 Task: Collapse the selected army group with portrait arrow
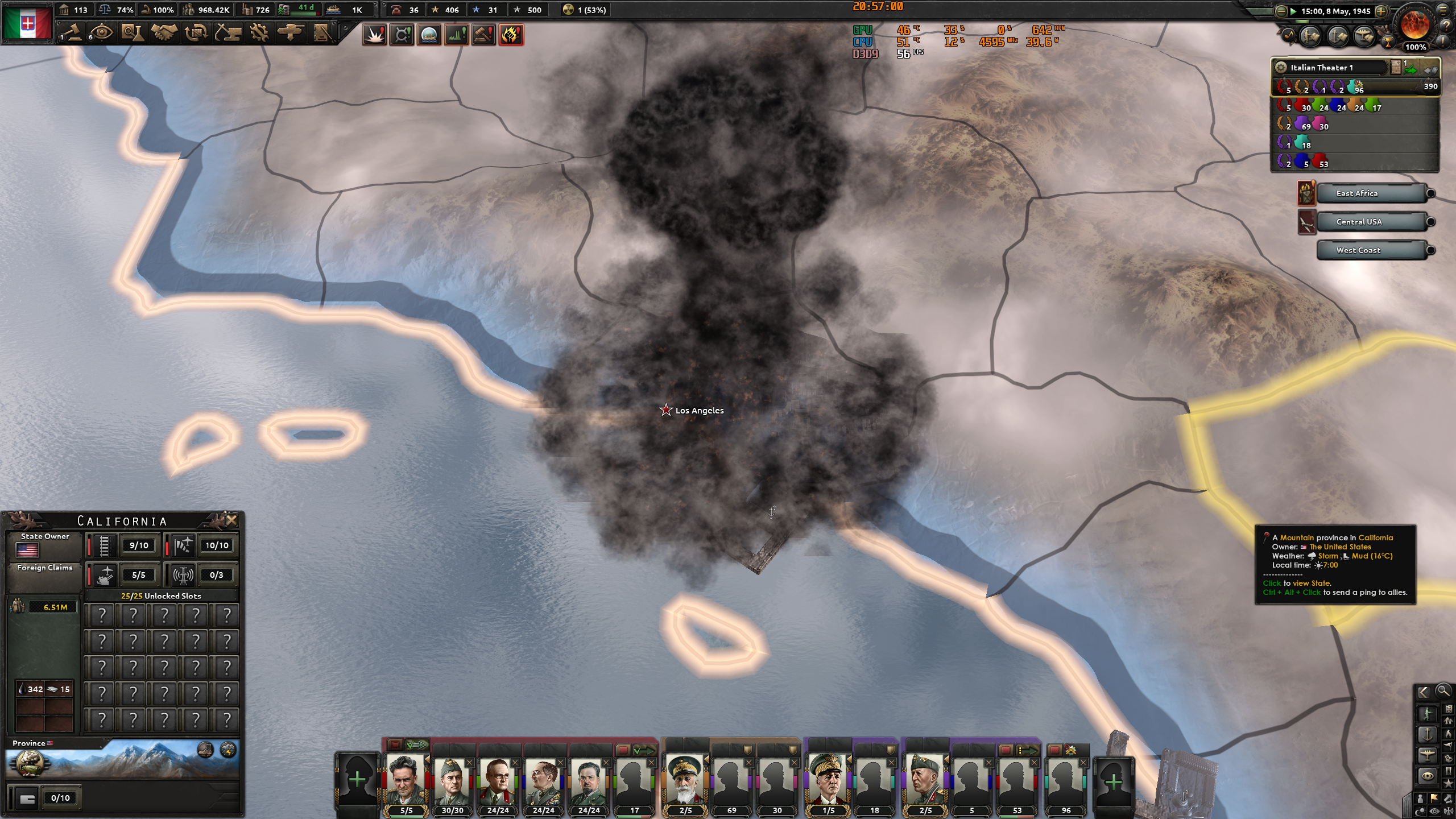pyautogui.click(x=427, y=760)
